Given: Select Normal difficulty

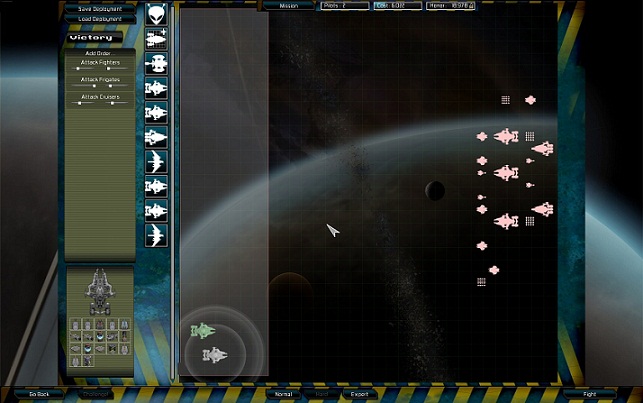Looking at the screenshot, I should pos(284,394).
